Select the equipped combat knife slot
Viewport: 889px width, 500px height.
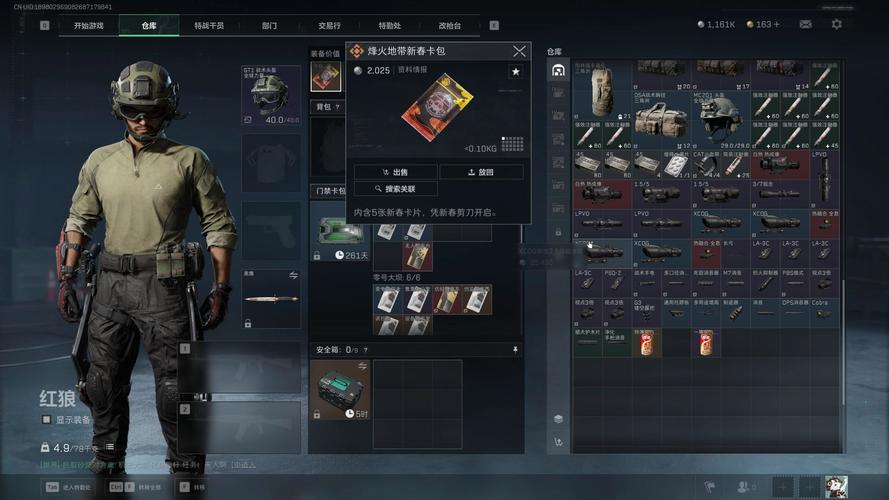coord(271,299)
